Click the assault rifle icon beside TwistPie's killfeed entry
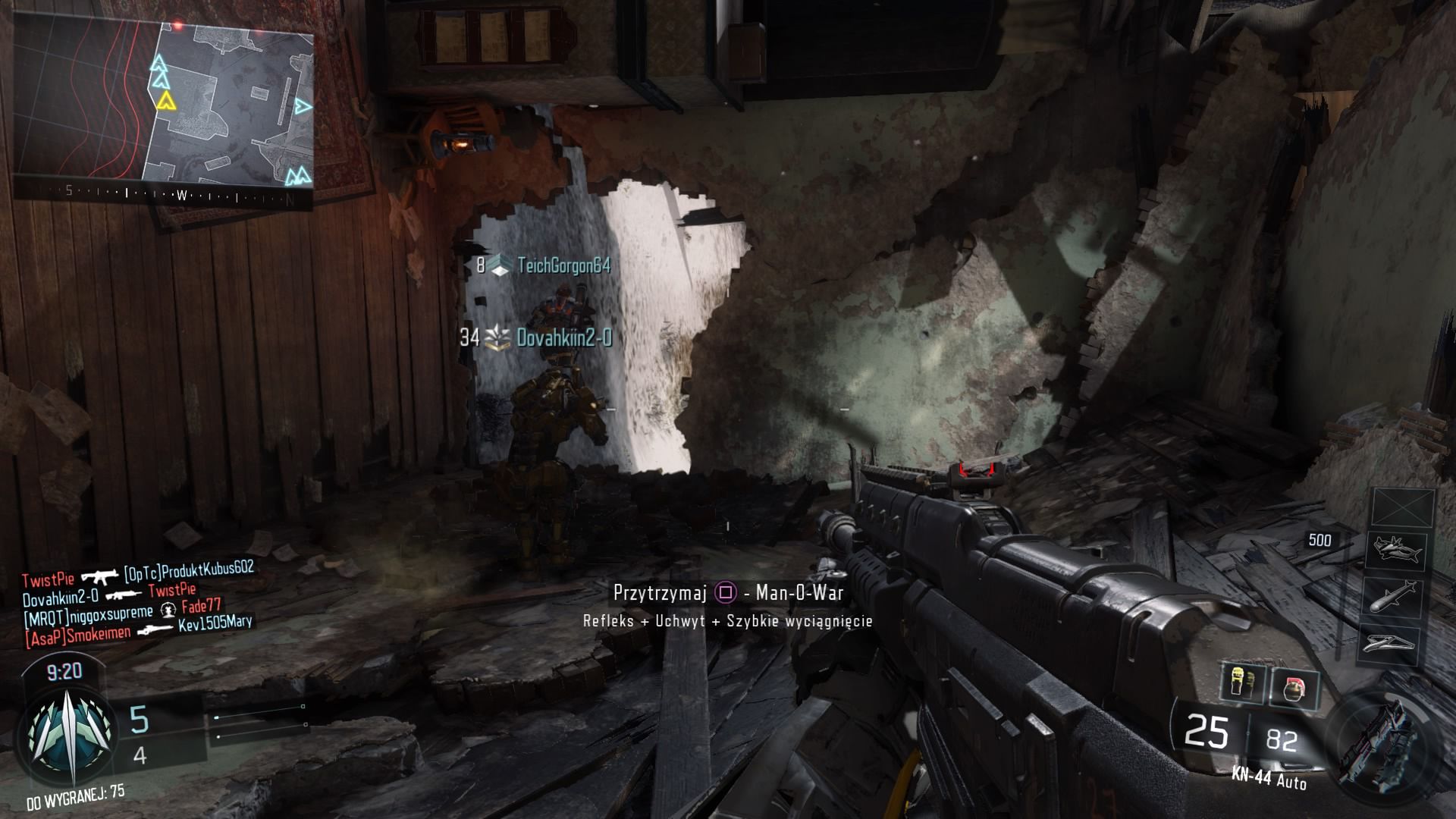Screen dimensions: 1456x819 [x=99, y=577]
